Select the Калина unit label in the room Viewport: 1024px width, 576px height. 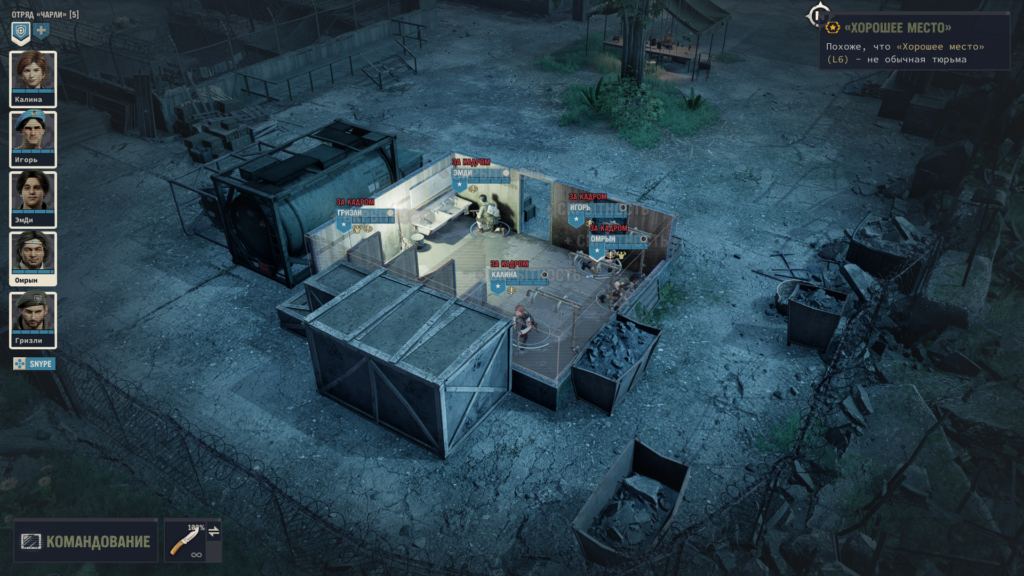coord(504,274)
